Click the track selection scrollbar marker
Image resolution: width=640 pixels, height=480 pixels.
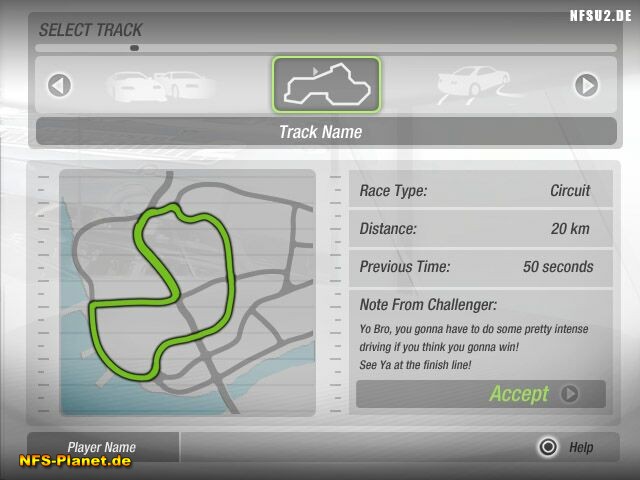(134, 47)
